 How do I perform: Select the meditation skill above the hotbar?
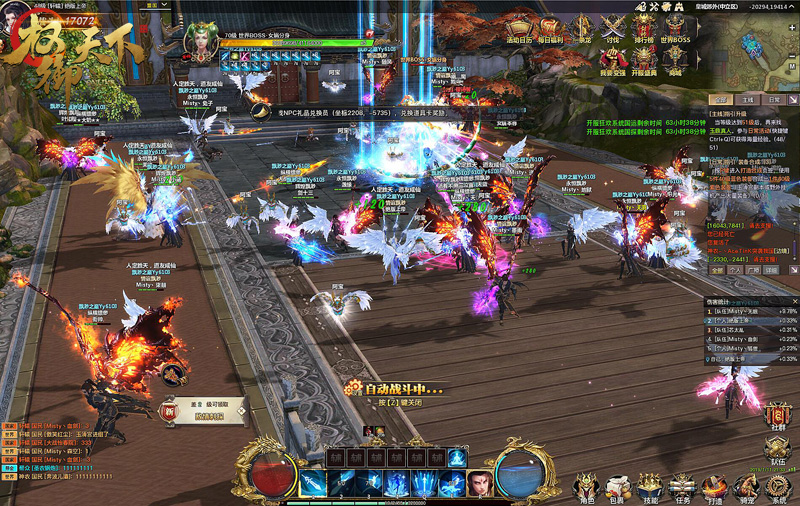pyautogui.click(x=457, y=457)
